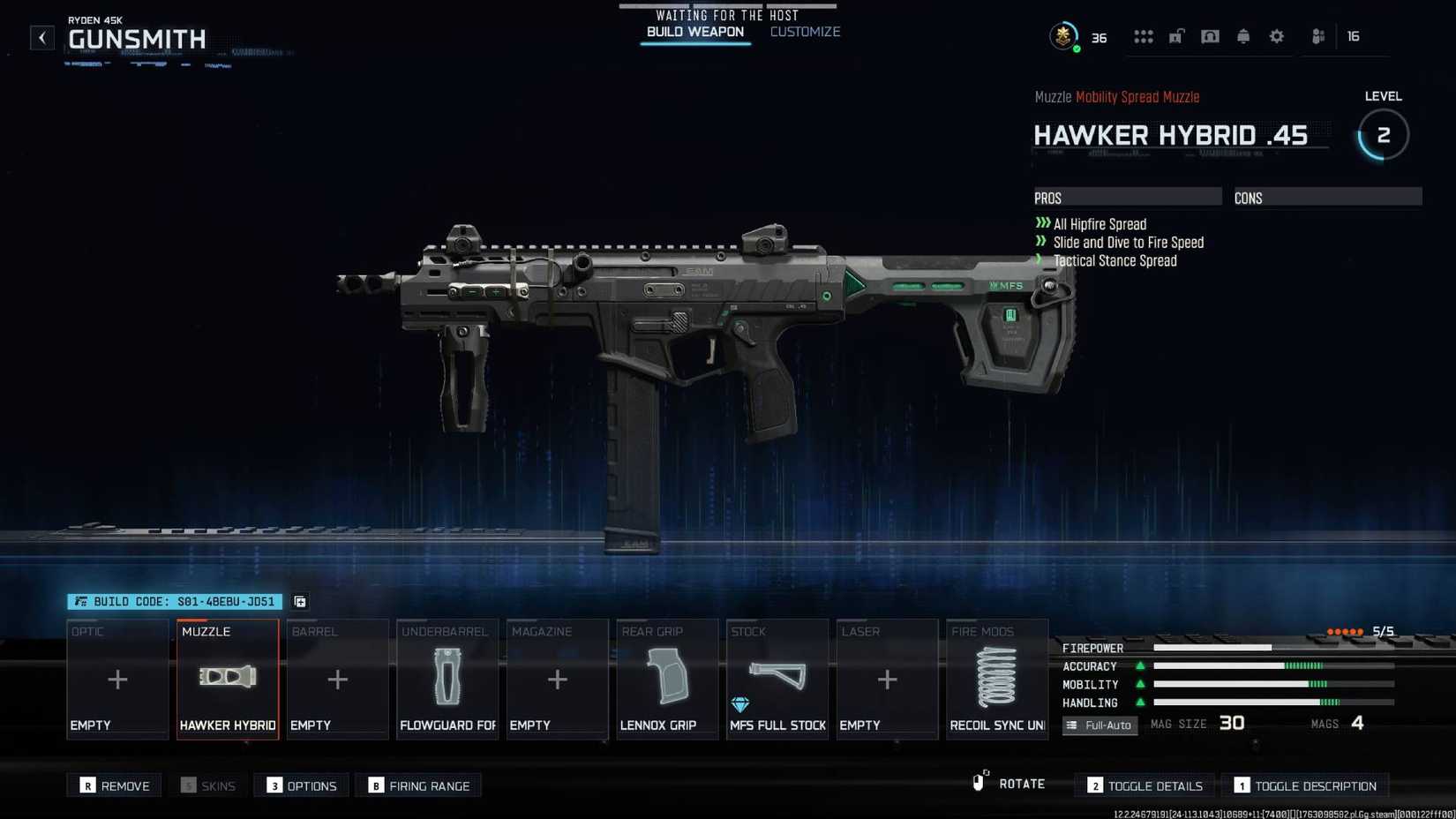Screen dimensions: 1456x819
Task: Expand the empty Optic attachment slot
Action: (117, 680)
